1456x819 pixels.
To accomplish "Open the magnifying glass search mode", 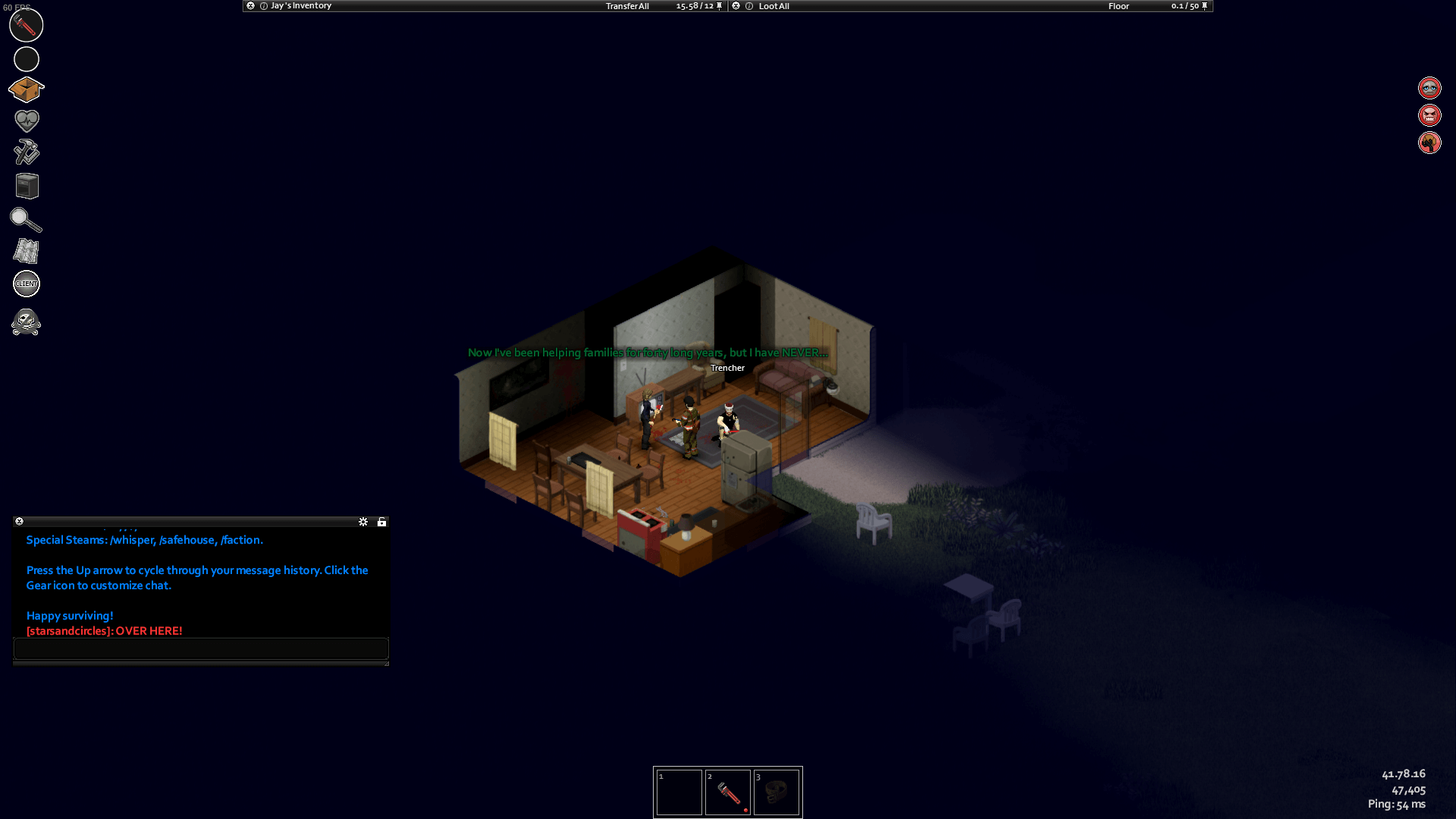I will 26,219.
